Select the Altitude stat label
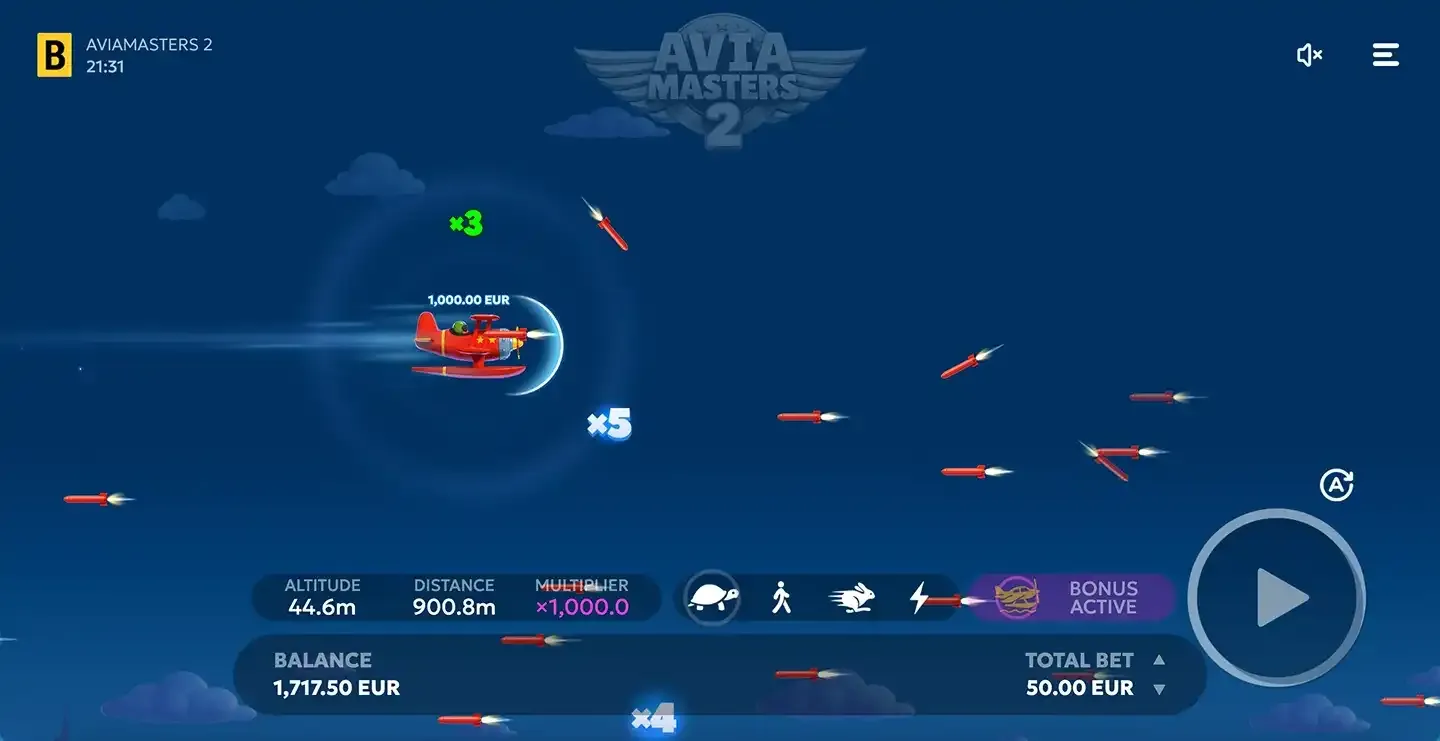This screenshot has height=741, width=1440. coord(322,585)
